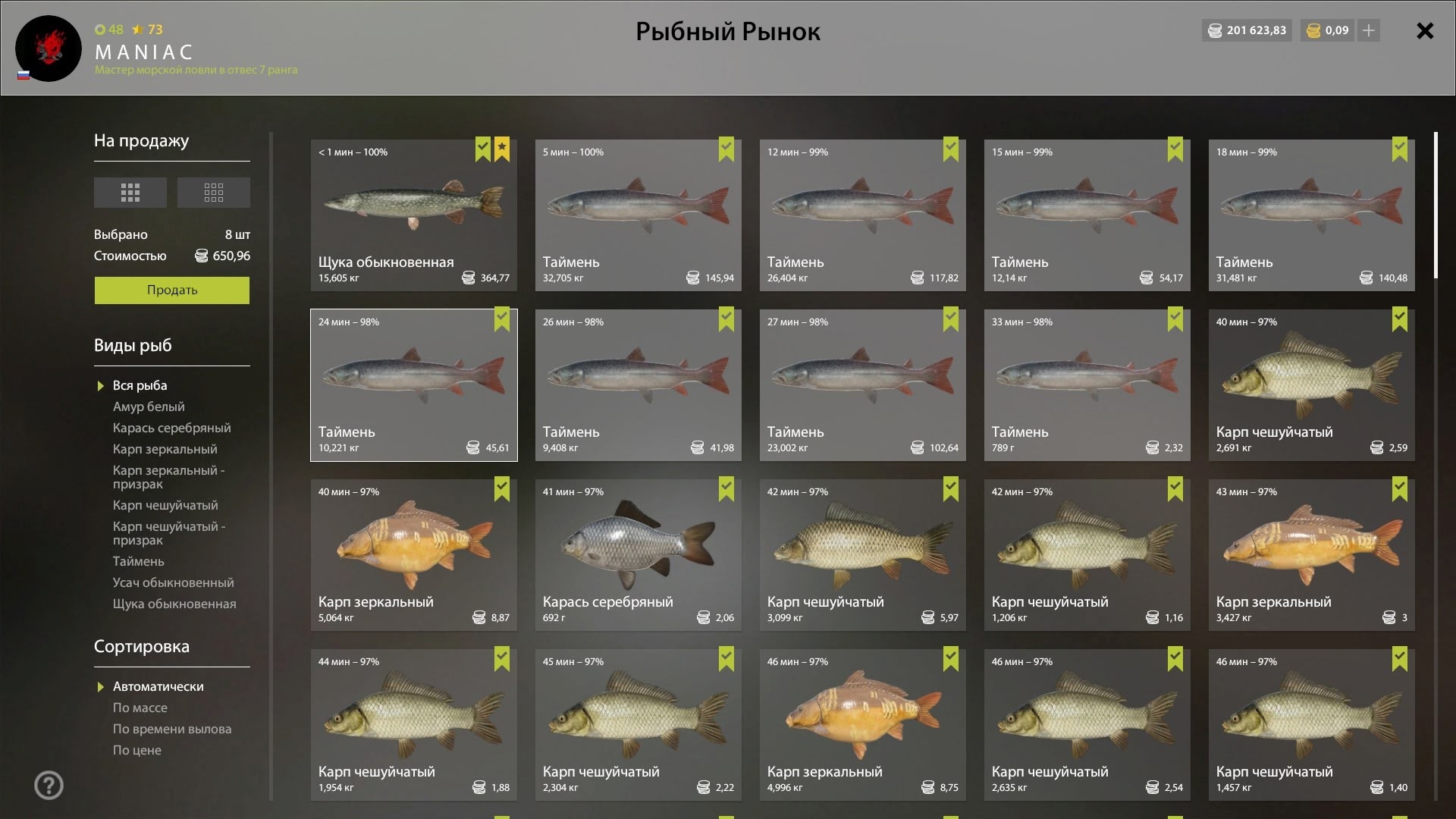Sort fish По массе
Image resolution: width=1456 pixels, height=819 pixels.
(x=140, y=708)
